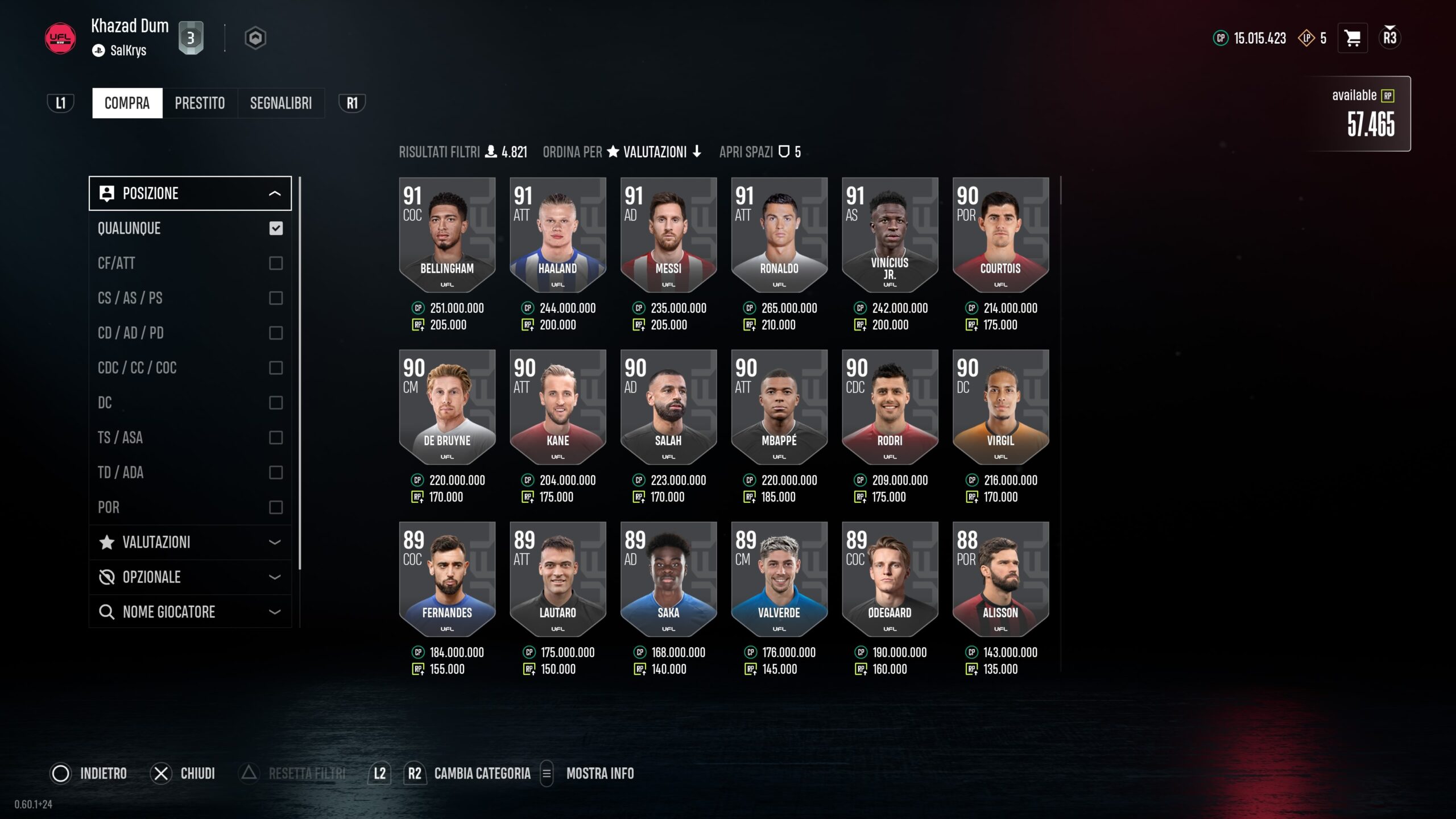Change the ORDINA PER sort option
The image size is (1456, 819).
tap(655, 152)
